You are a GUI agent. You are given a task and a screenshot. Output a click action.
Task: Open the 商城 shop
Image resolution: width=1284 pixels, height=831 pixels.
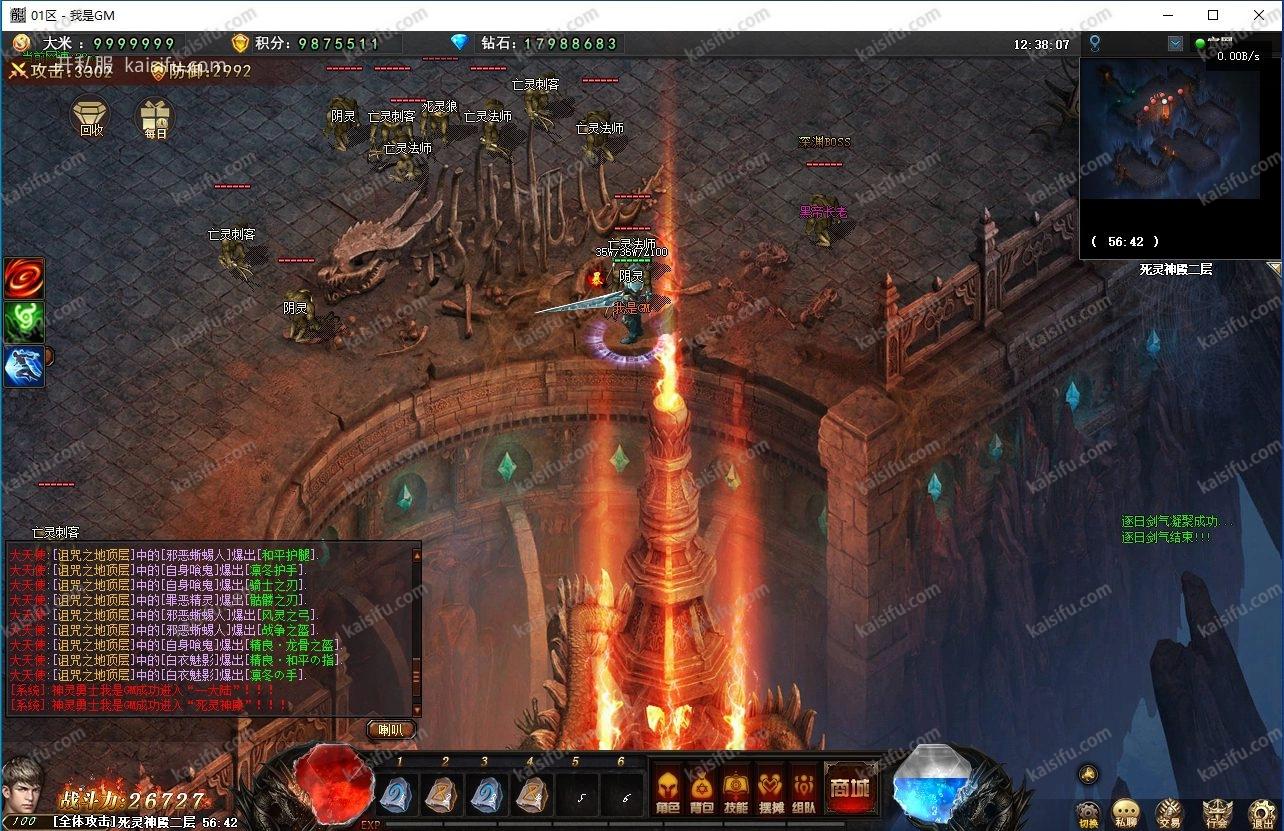click(849, 789)
